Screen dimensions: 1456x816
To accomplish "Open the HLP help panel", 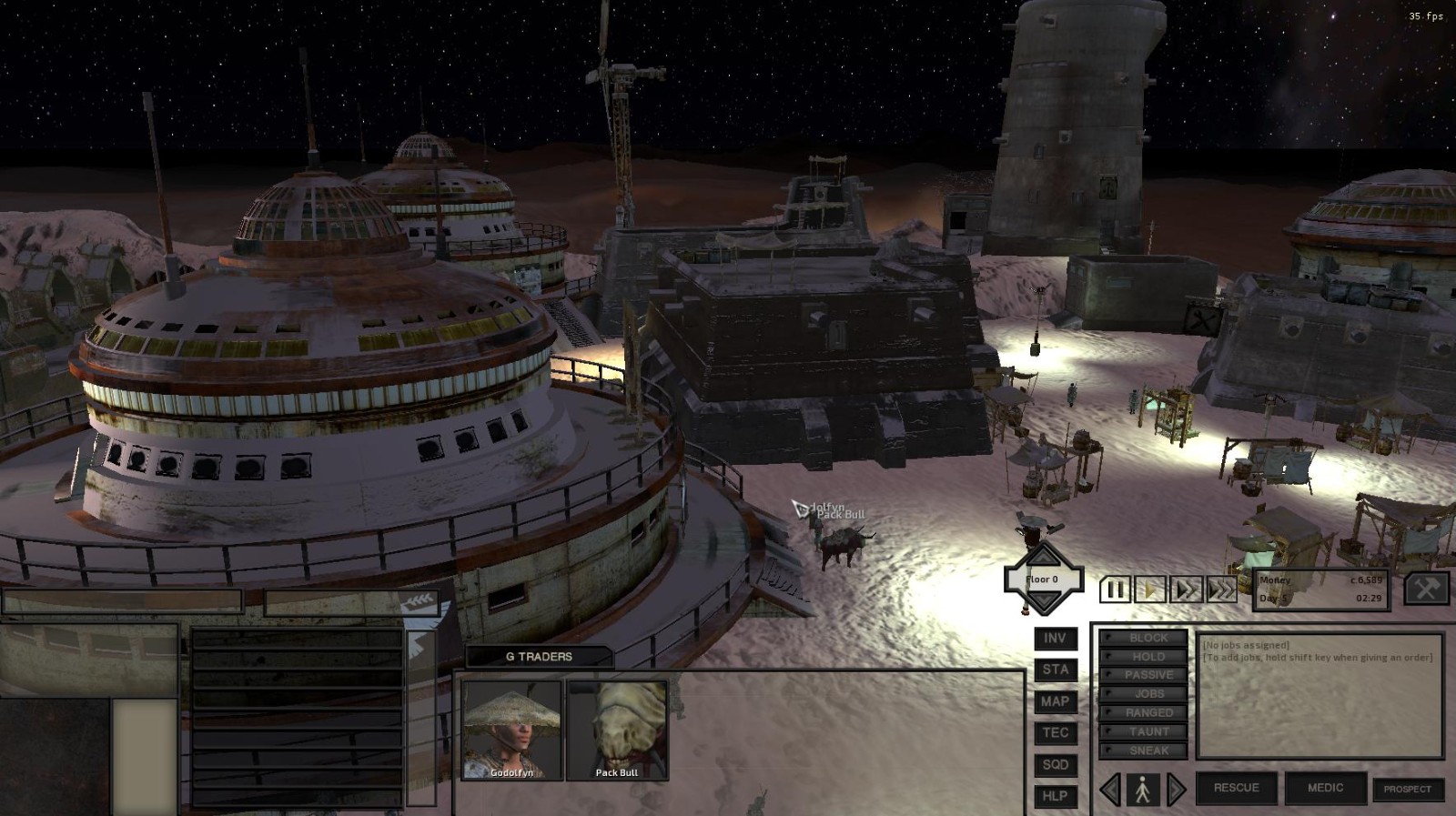I will click(x=1056, y=796).
